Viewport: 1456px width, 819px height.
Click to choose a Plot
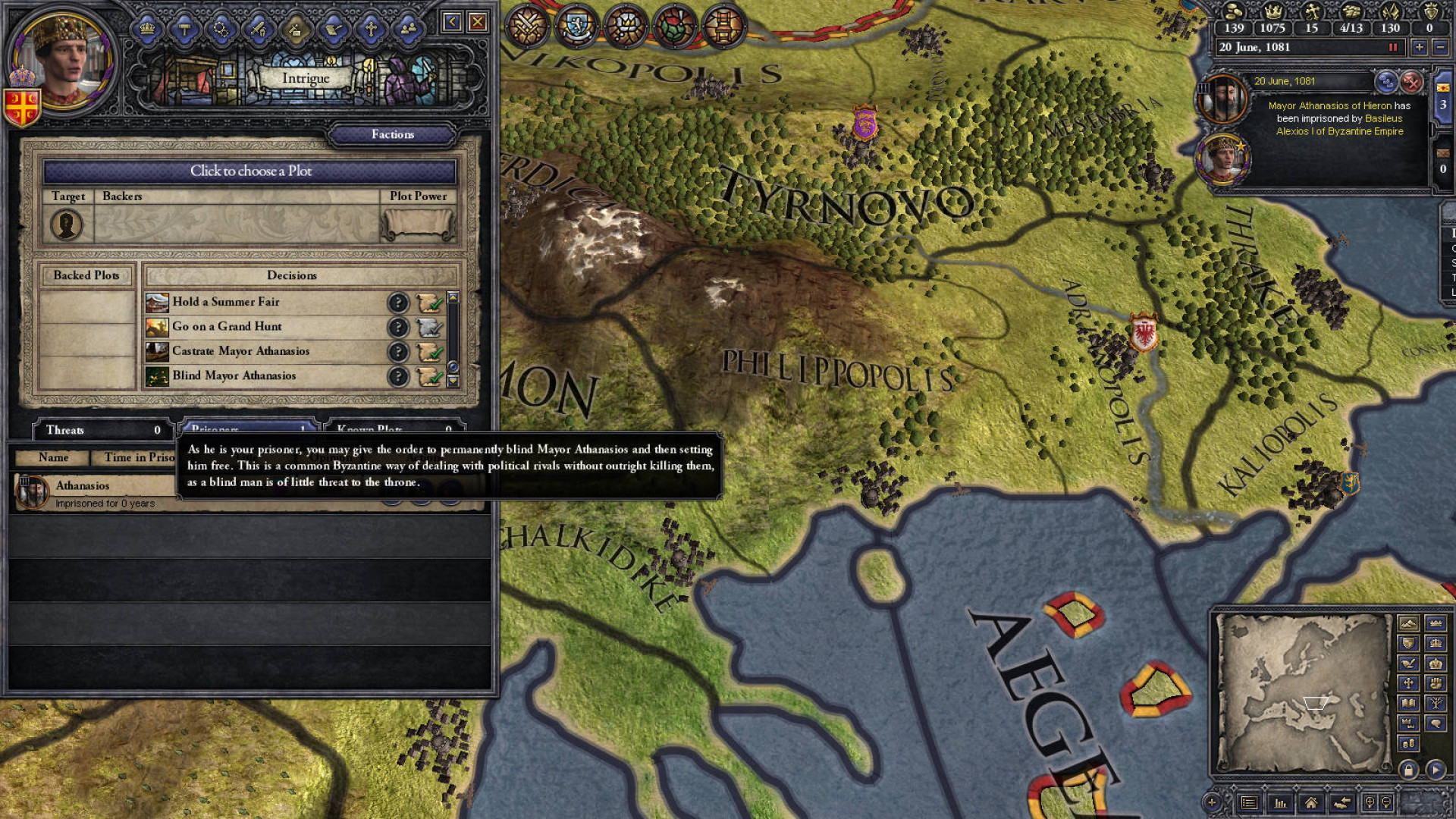pos(250,171)
